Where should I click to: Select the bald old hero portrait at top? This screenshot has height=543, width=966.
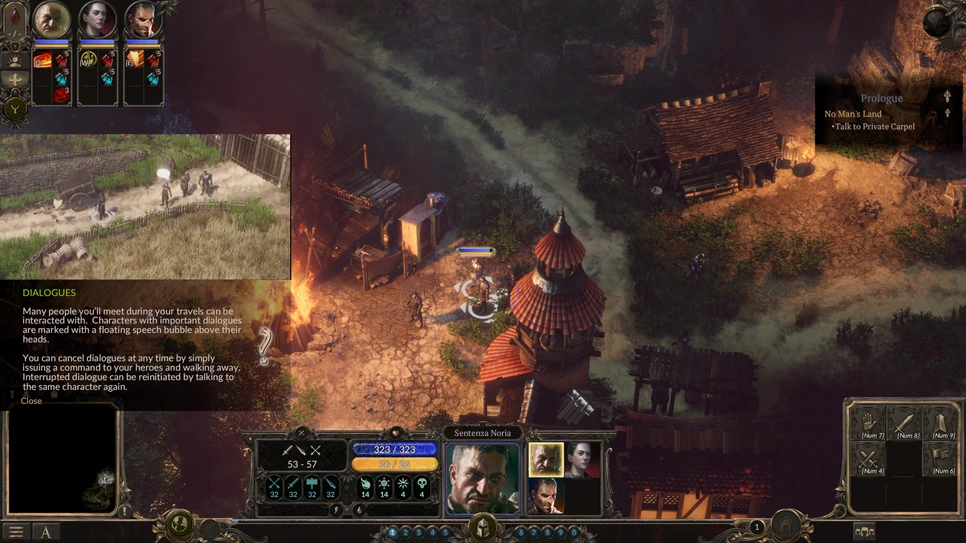51,20
